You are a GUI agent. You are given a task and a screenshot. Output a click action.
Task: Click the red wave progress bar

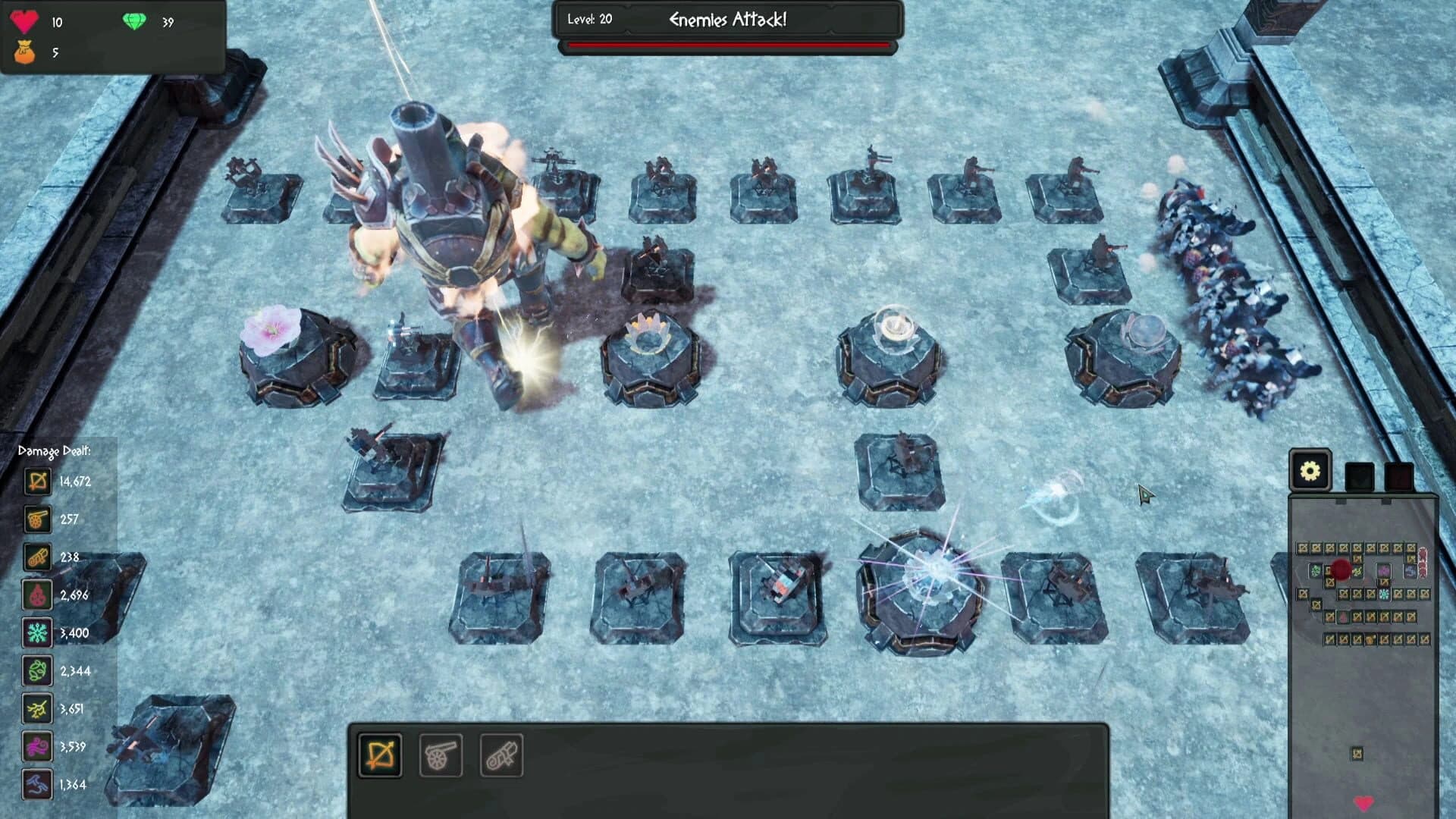click(x=726, y=46)
